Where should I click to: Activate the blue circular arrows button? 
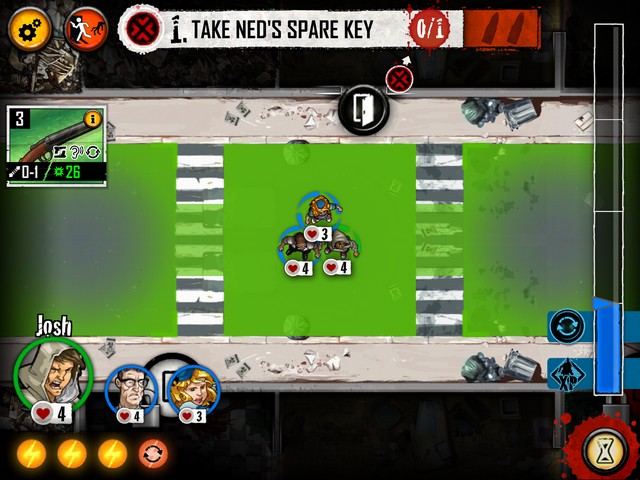(566, 327)
